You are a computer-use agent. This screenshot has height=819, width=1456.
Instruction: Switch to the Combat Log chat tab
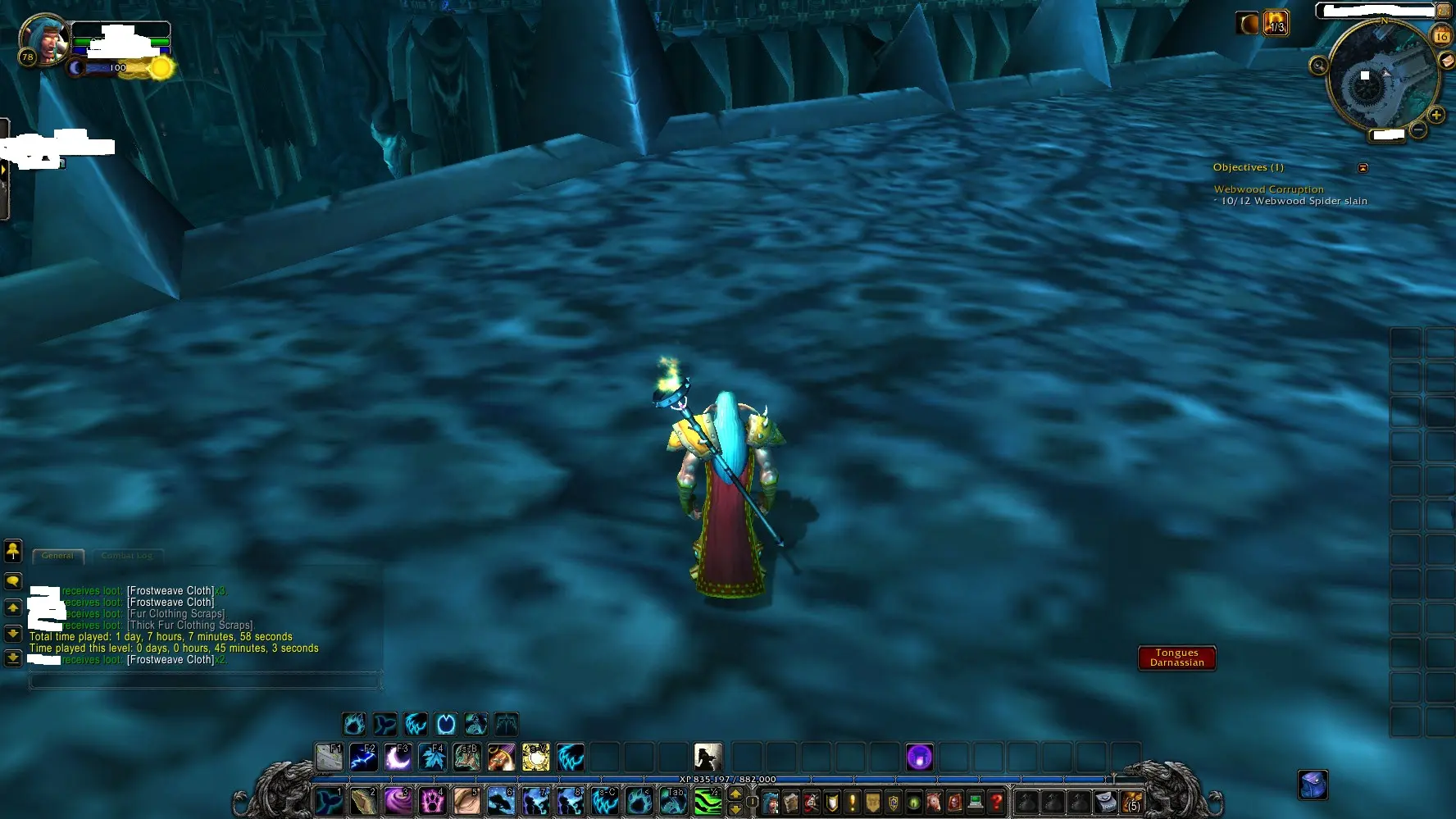(127, 556)
